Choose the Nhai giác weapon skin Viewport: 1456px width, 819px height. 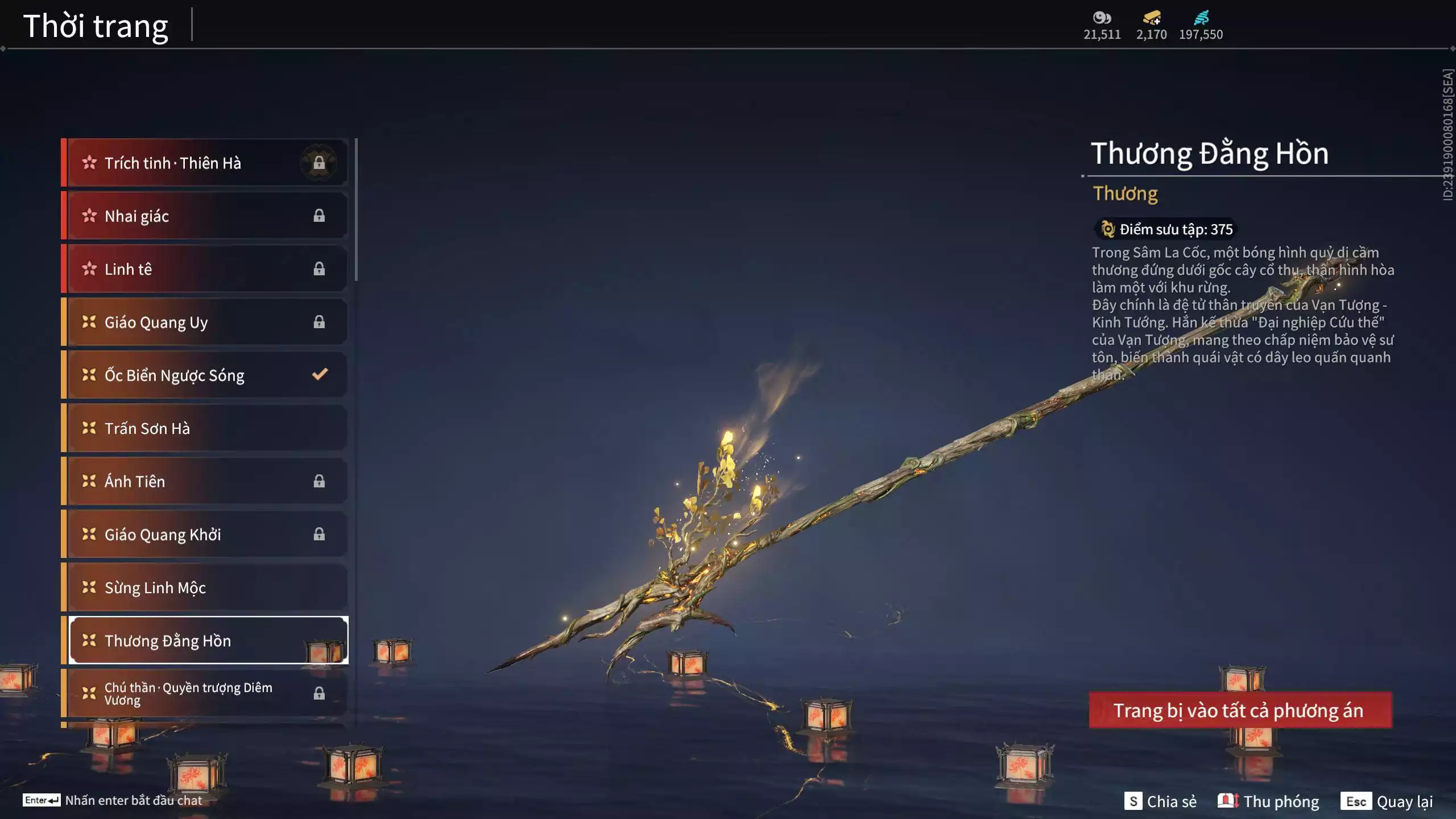tap(205, 216)
